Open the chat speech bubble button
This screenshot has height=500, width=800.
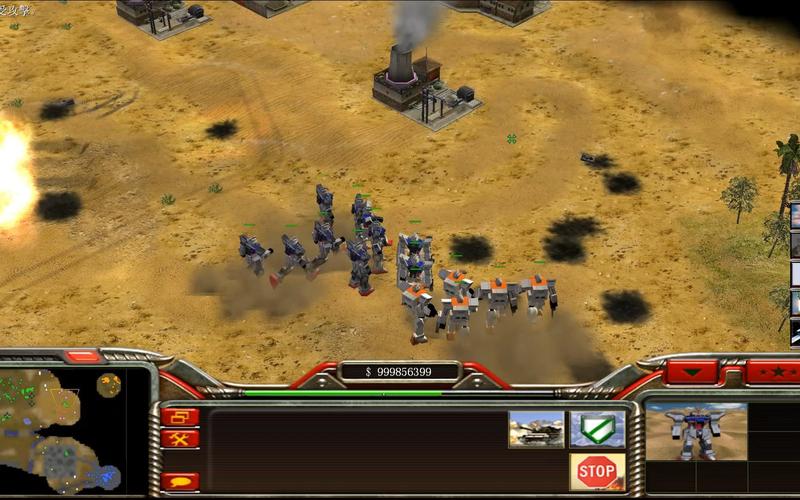180,481
